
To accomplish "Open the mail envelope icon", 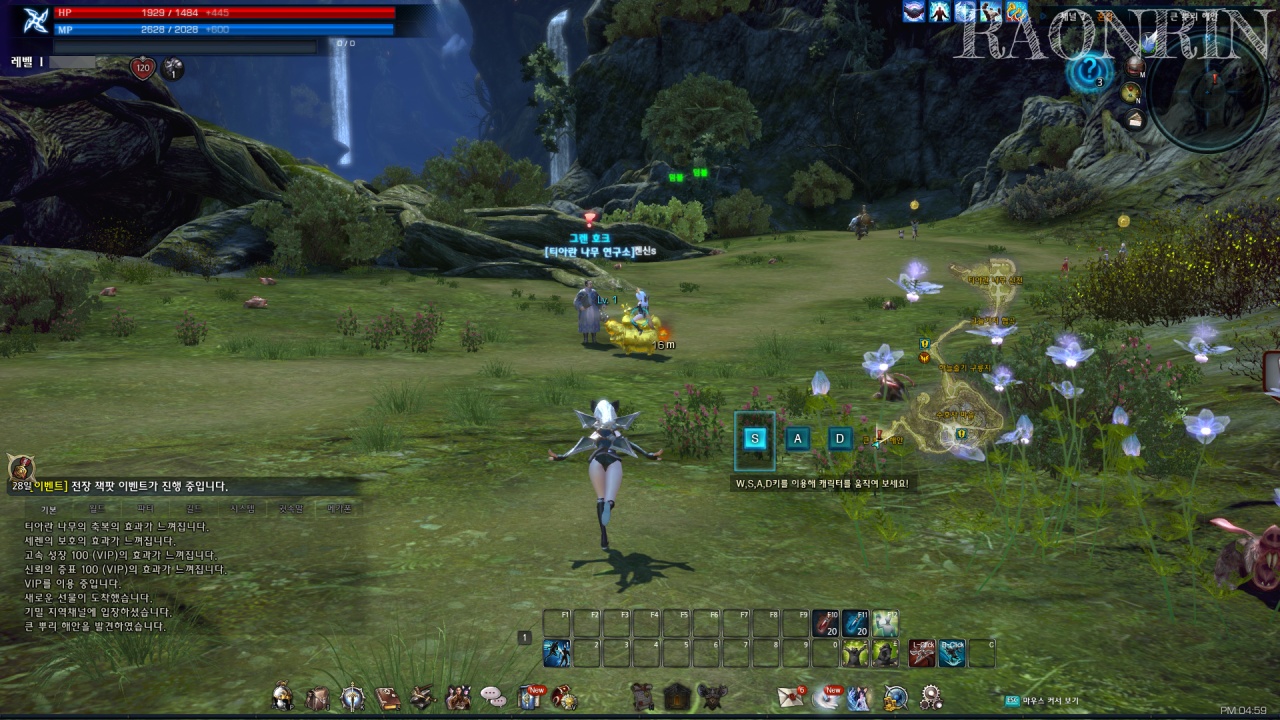I will pos(791,697).
